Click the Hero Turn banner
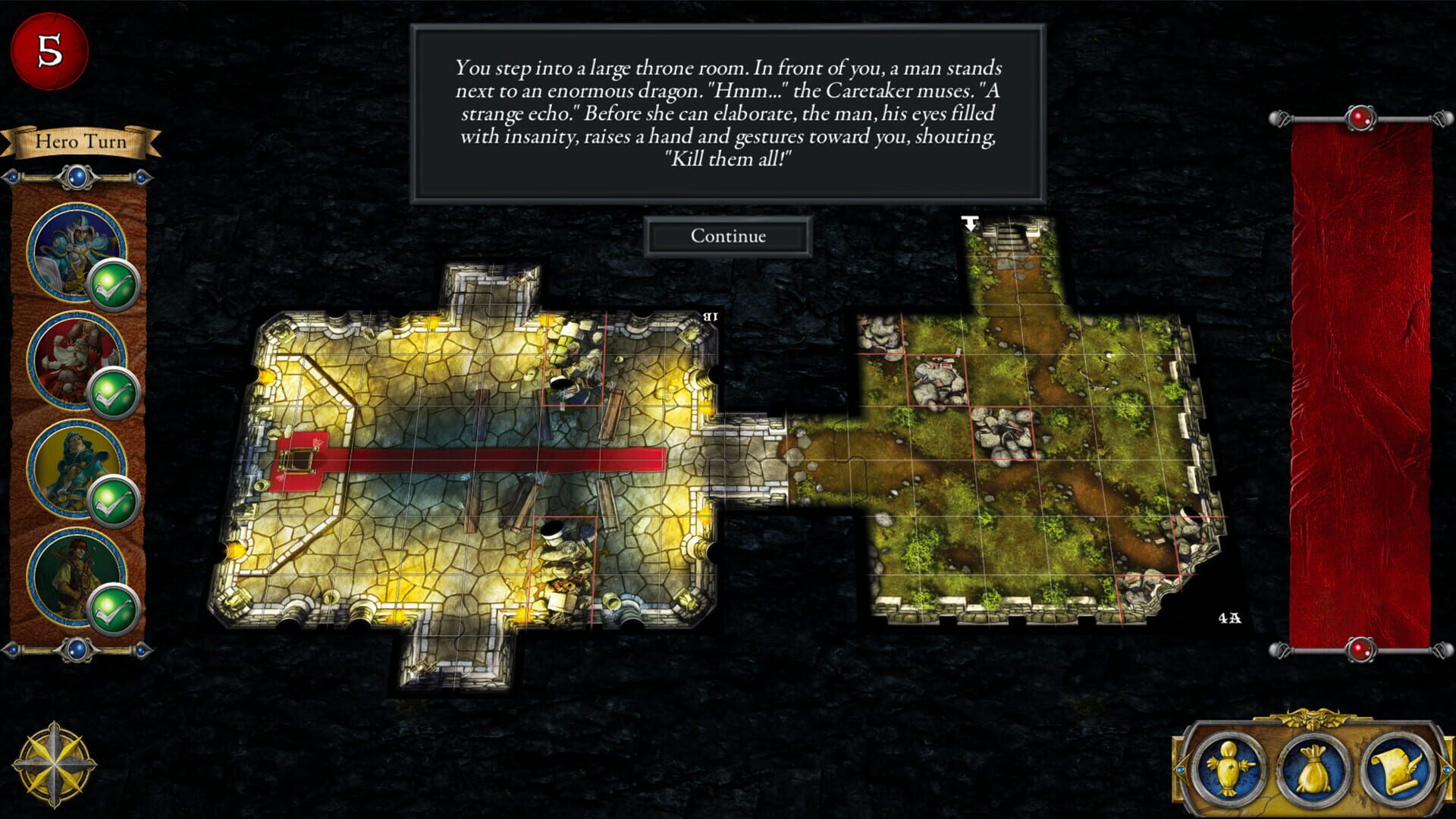This screenshot has height=819, width=1456. point(80,142)
